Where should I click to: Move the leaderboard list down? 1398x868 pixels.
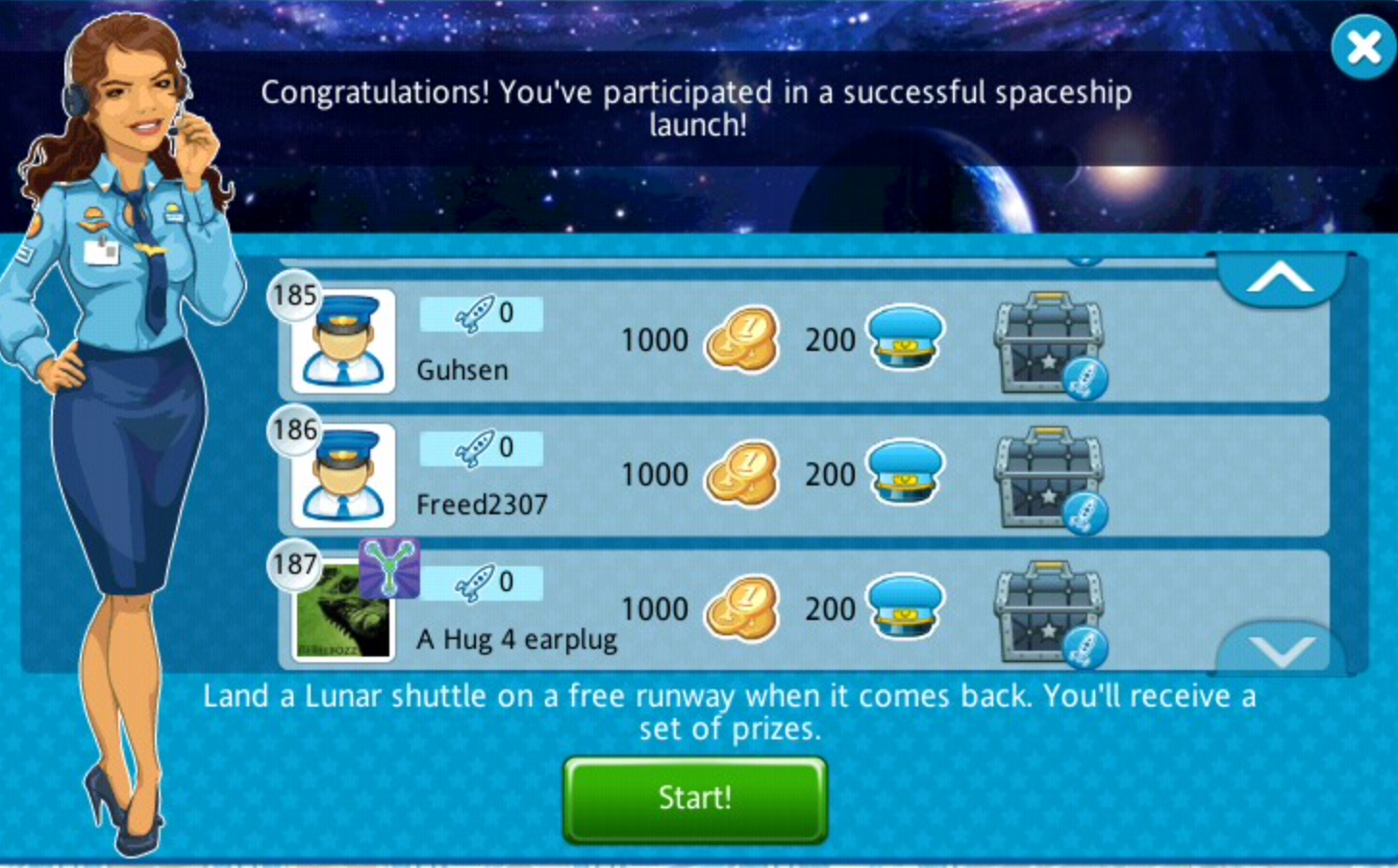click(x=1280, y=651)
